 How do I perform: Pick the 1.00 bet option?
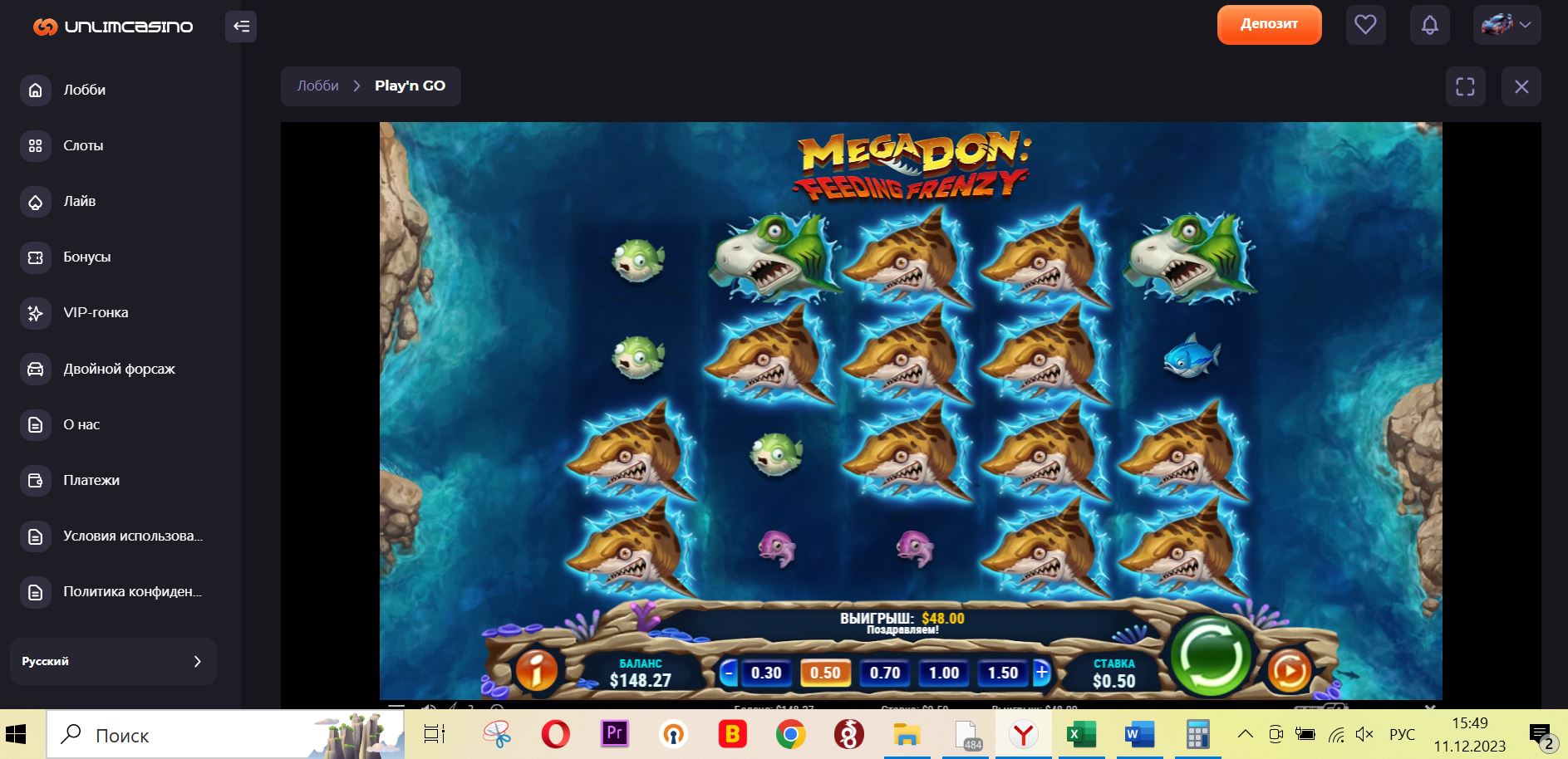click(944, 673)
